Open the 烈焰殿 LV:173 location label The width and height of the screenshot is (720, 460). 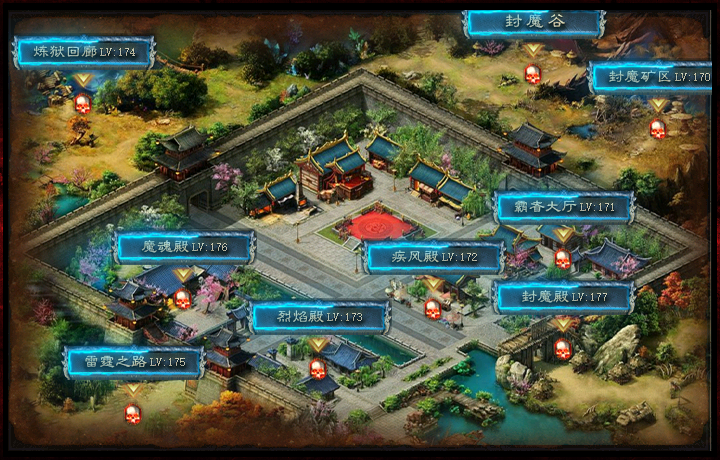click(x=320, y=317)
